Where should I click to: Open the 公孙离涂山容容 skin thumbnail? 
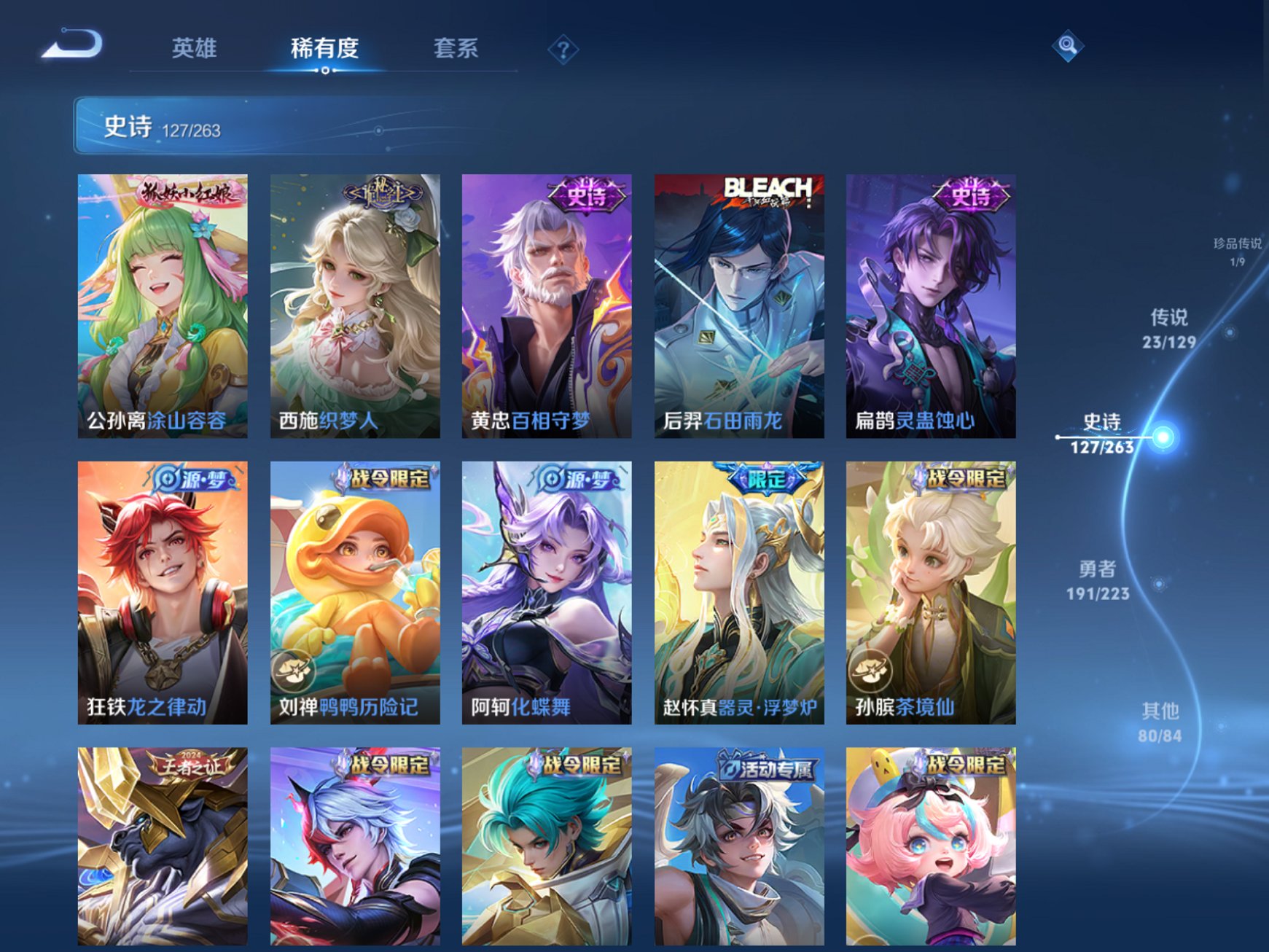(160, 303)
